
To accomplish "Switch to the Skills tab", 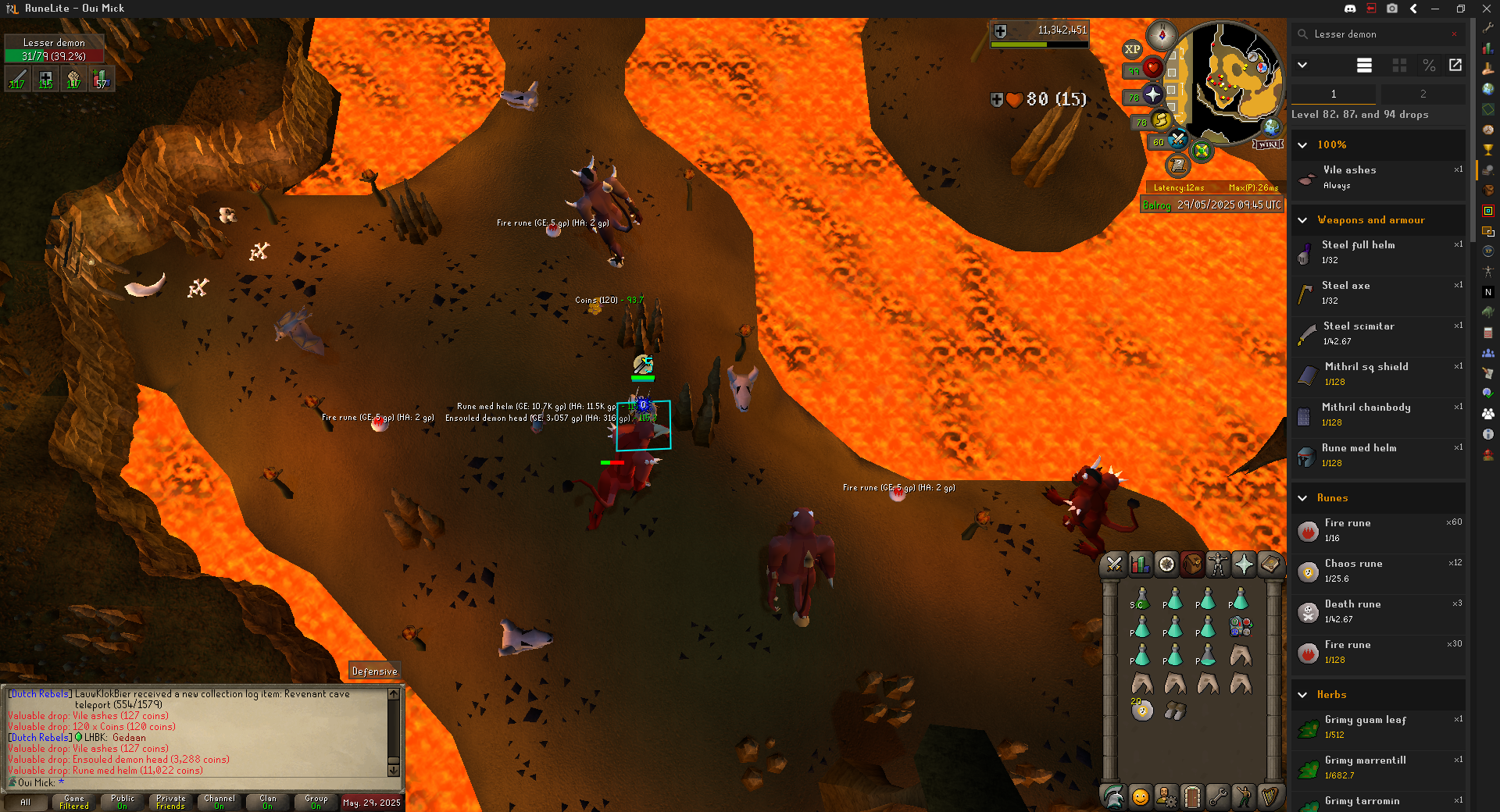I will point(1141,564).
